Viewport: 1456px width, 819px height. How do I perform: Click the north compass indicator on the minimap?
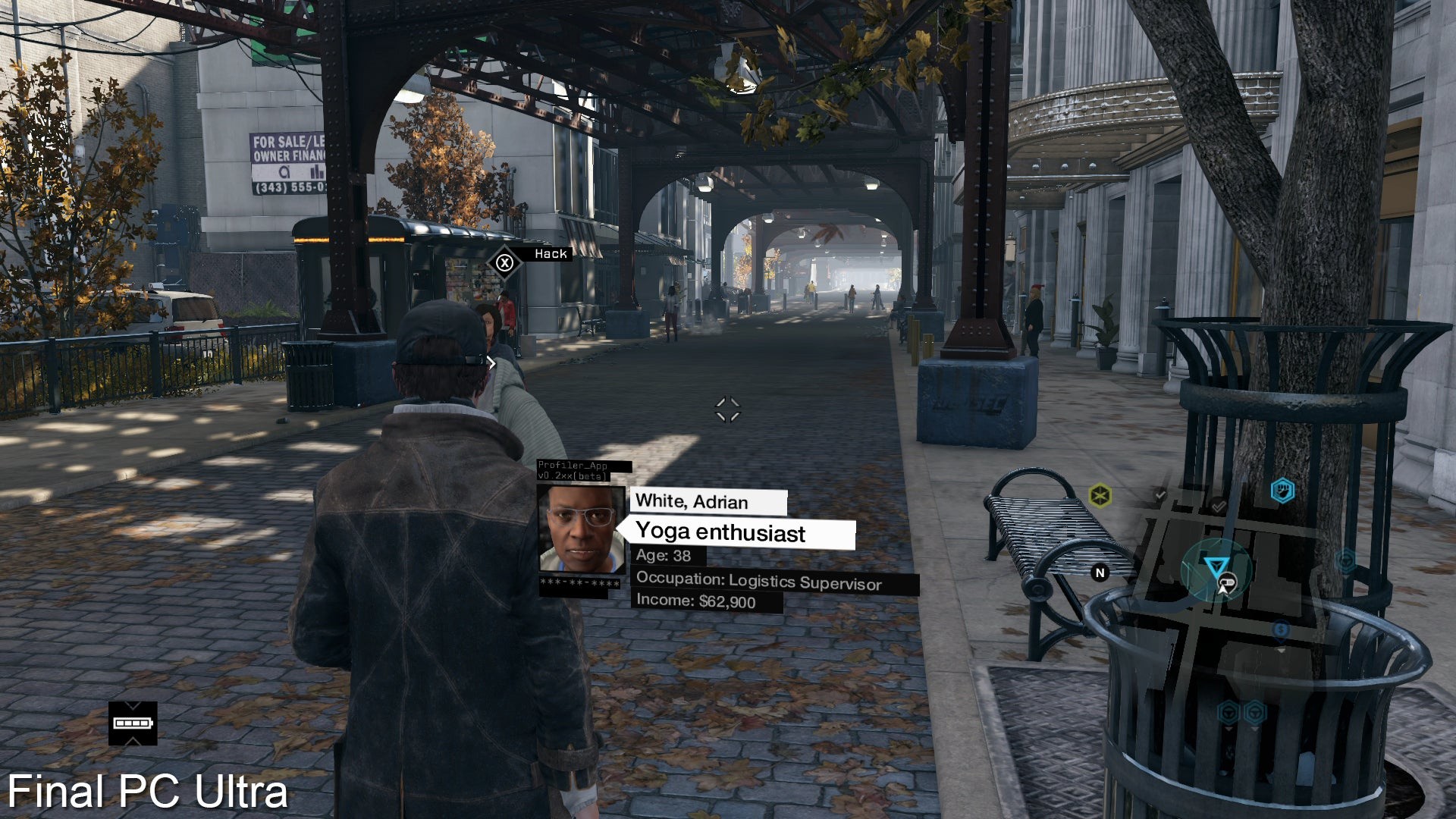coord(1100,573)
